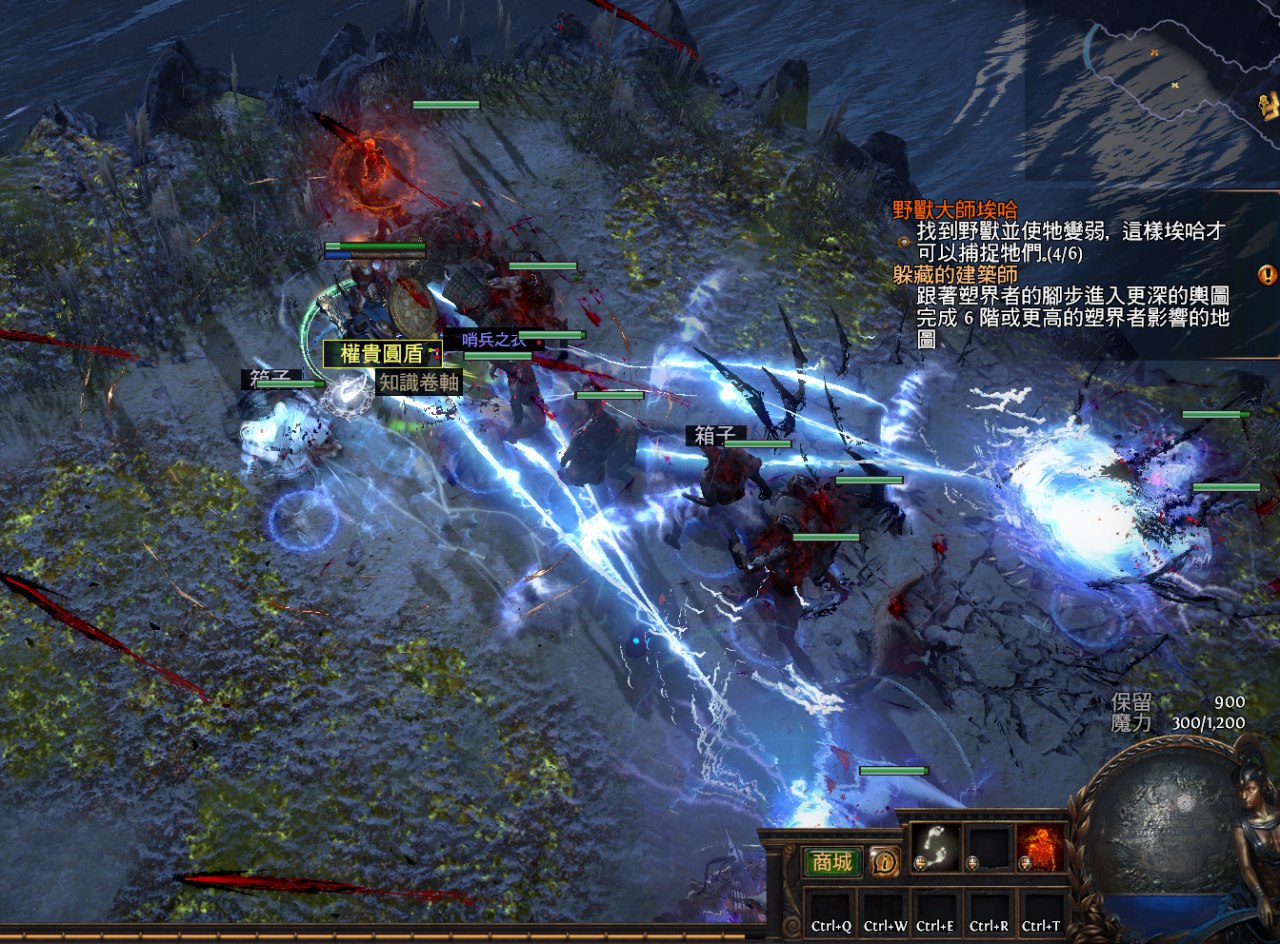This screenshot has height=944, width=1280.
Task: Select the white footprints skill slot
Action: (x=936, y=846)
